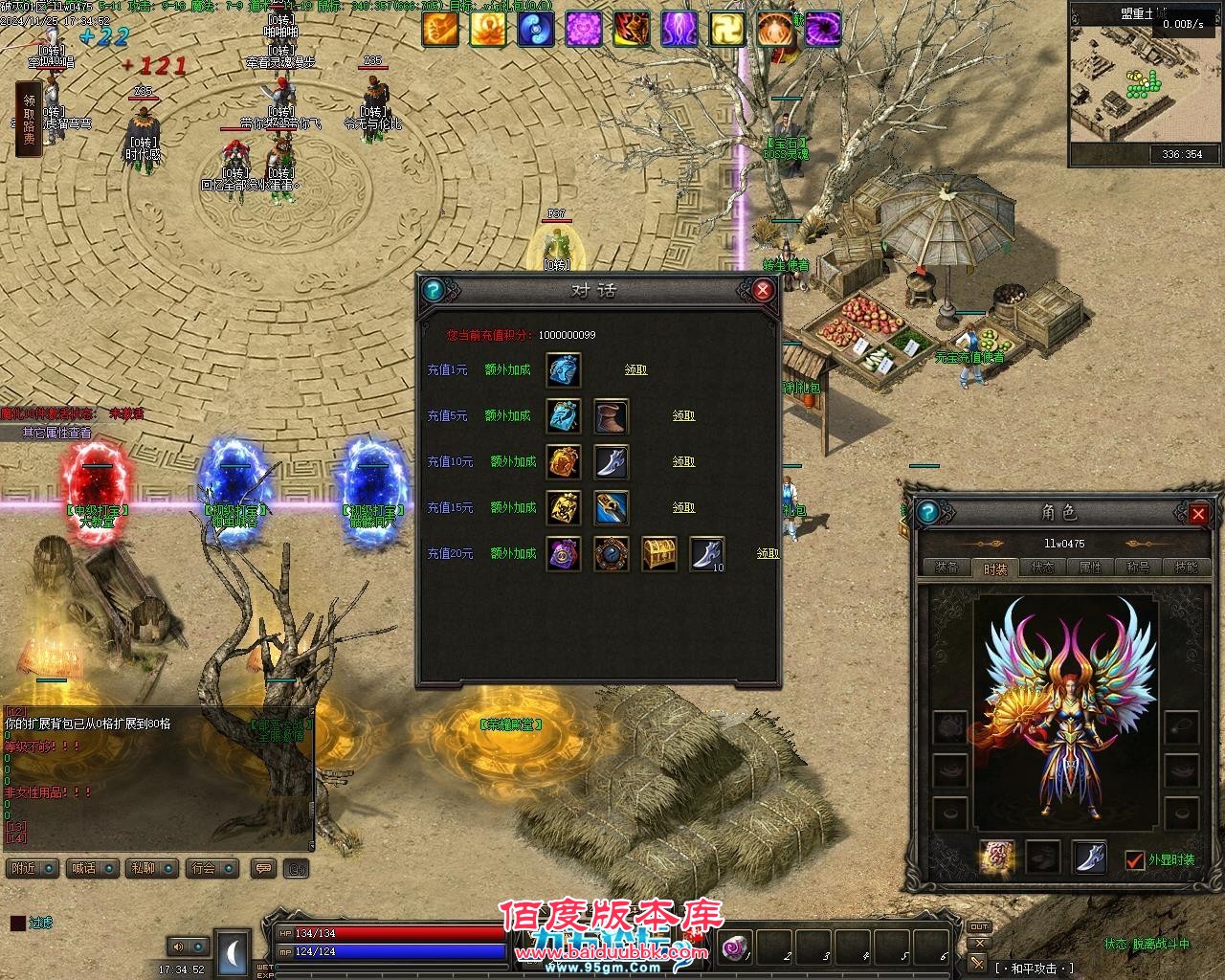This screenshot has height=980, width=1225.
Task: Claim the 充值20元 reward
Action: [767, 553]
